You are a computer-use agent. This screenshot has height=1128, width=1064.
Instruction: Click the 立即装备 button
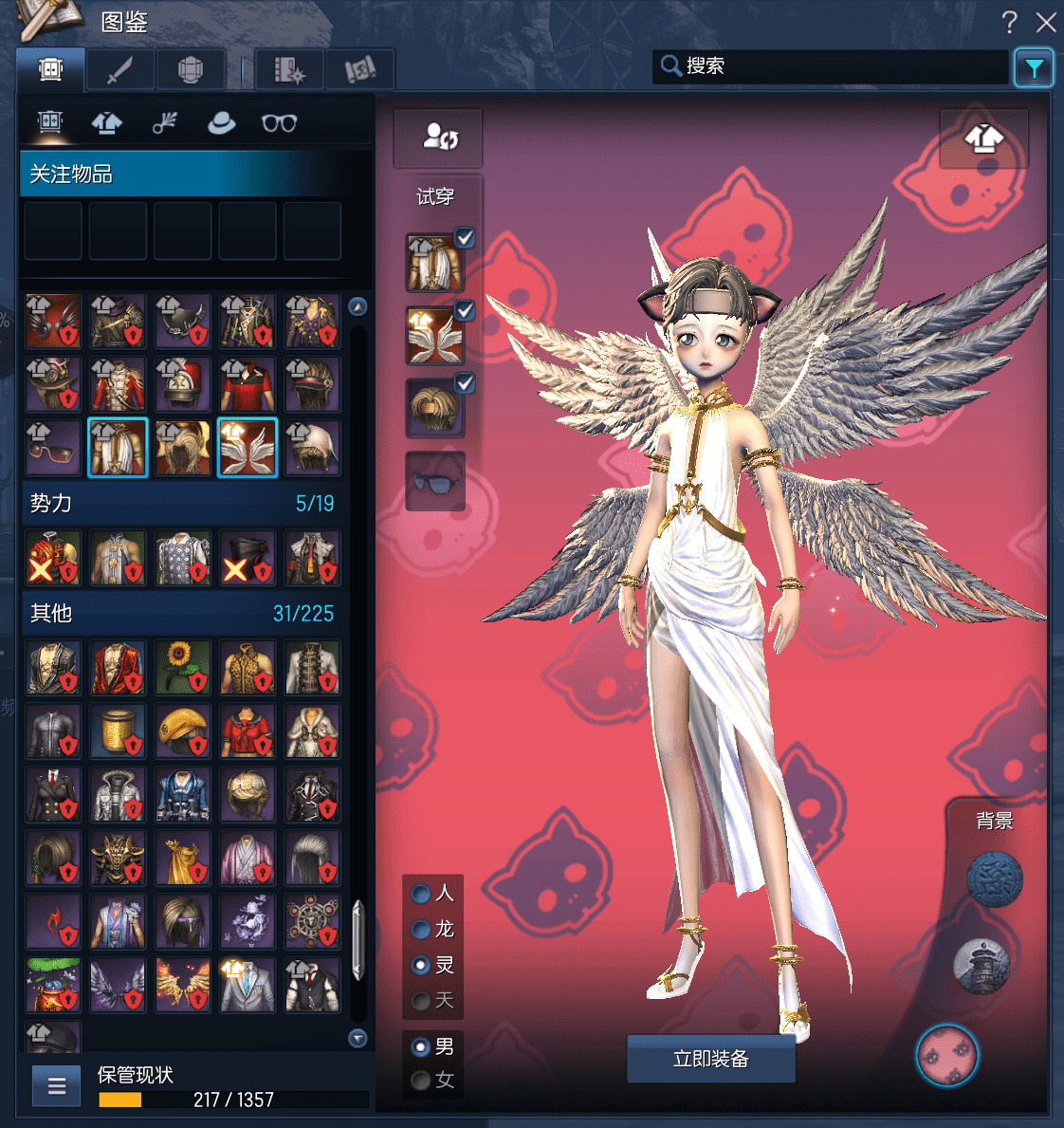(x=710, y=1059)
